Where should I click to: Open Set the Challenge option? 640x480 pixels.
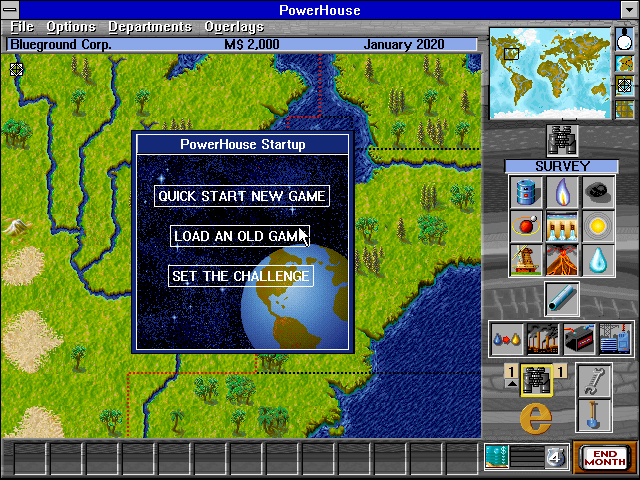(x=241, y=276)
